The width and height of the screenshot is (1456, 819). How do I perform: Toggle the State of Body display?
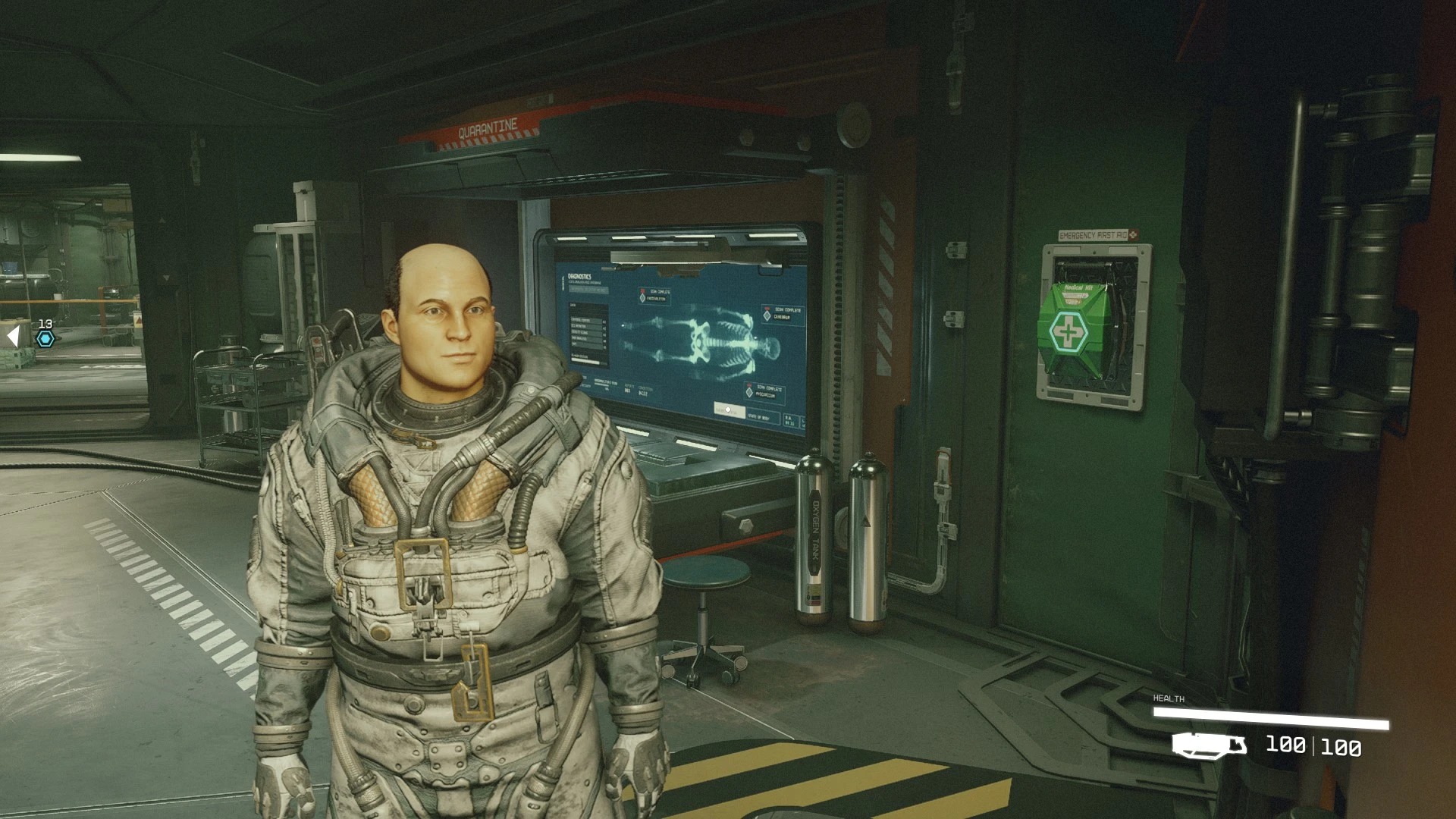pos(761,418)
